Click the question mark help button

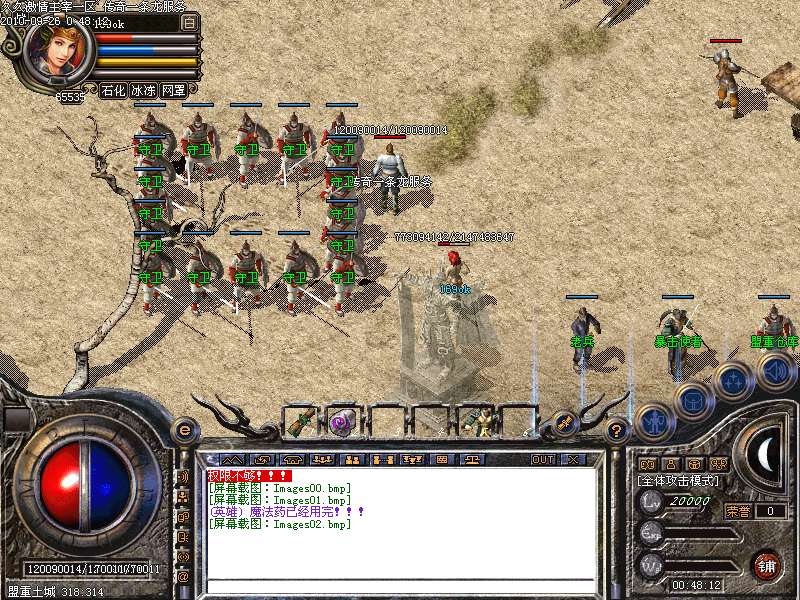tap(617, 431)
